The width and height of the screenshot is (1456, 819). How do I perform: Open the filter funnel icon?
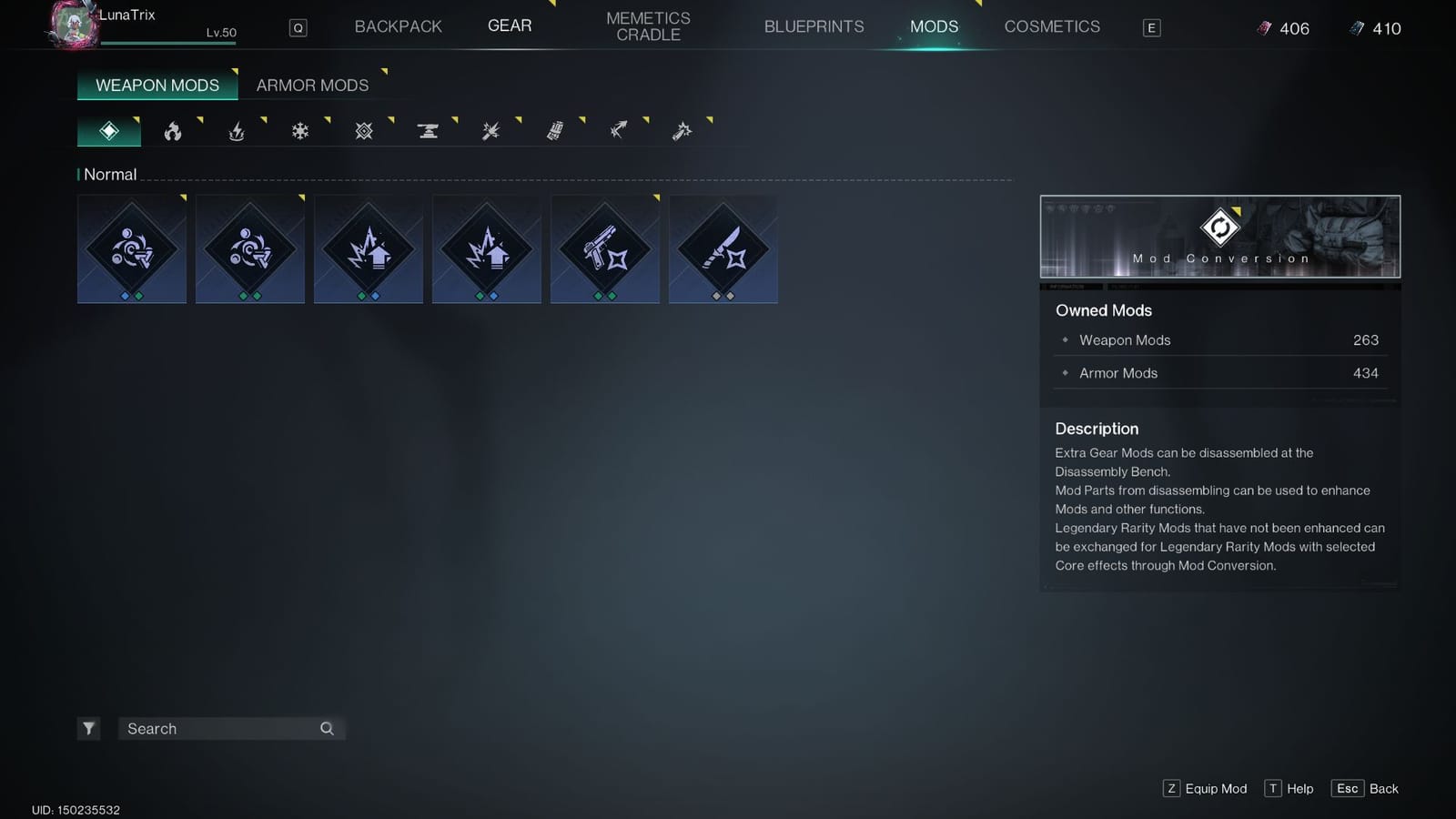tap(88, 728)
